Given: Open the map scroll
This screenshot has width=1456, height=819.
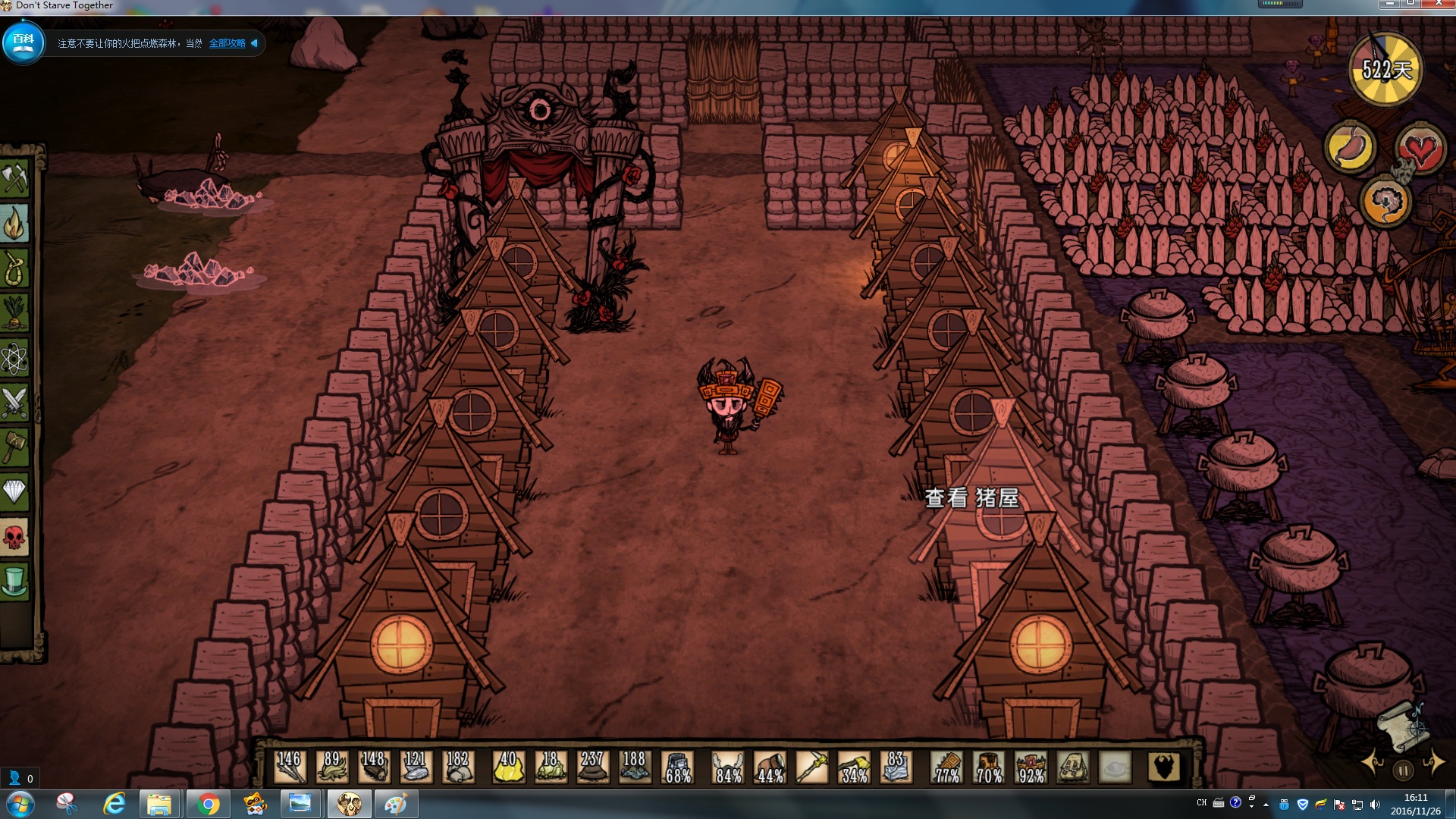Looking at the screenshot, I should pos(1403,725).
